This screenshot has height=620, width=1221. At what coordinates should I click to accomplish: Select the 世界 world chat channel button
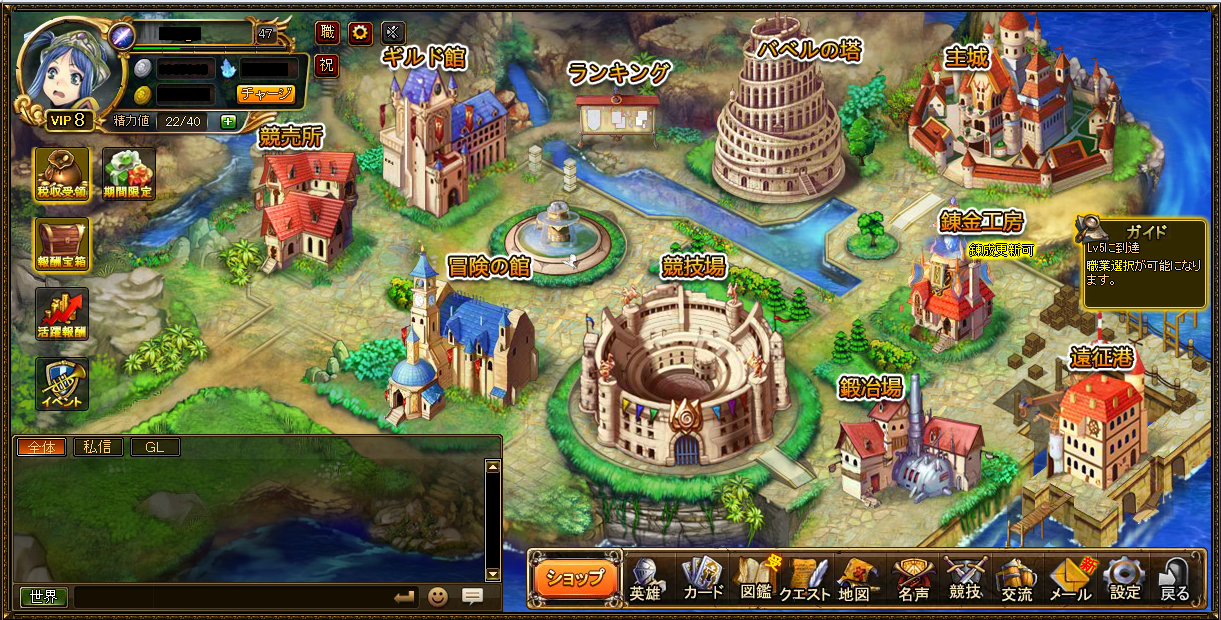(43, 597)
